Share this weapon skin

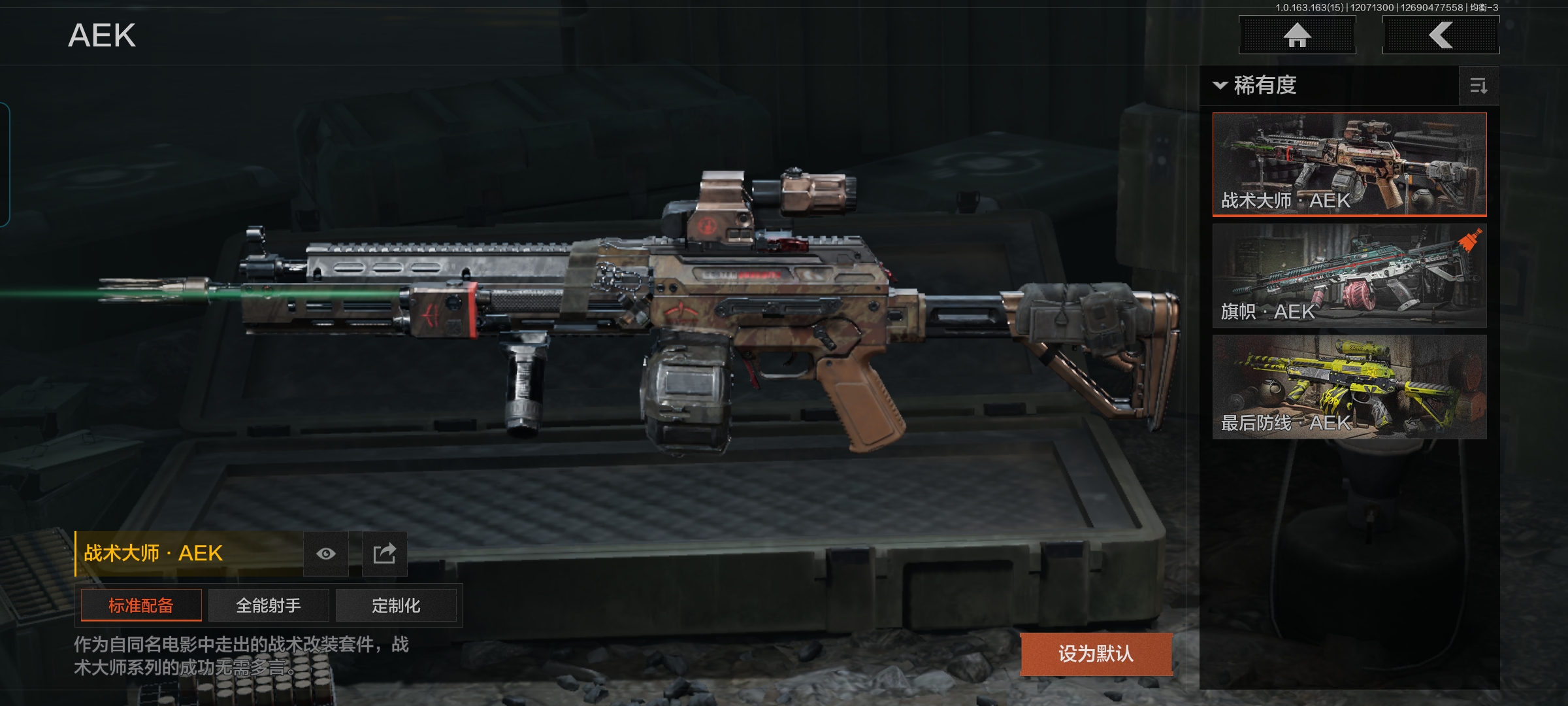(x=385, y=554)
